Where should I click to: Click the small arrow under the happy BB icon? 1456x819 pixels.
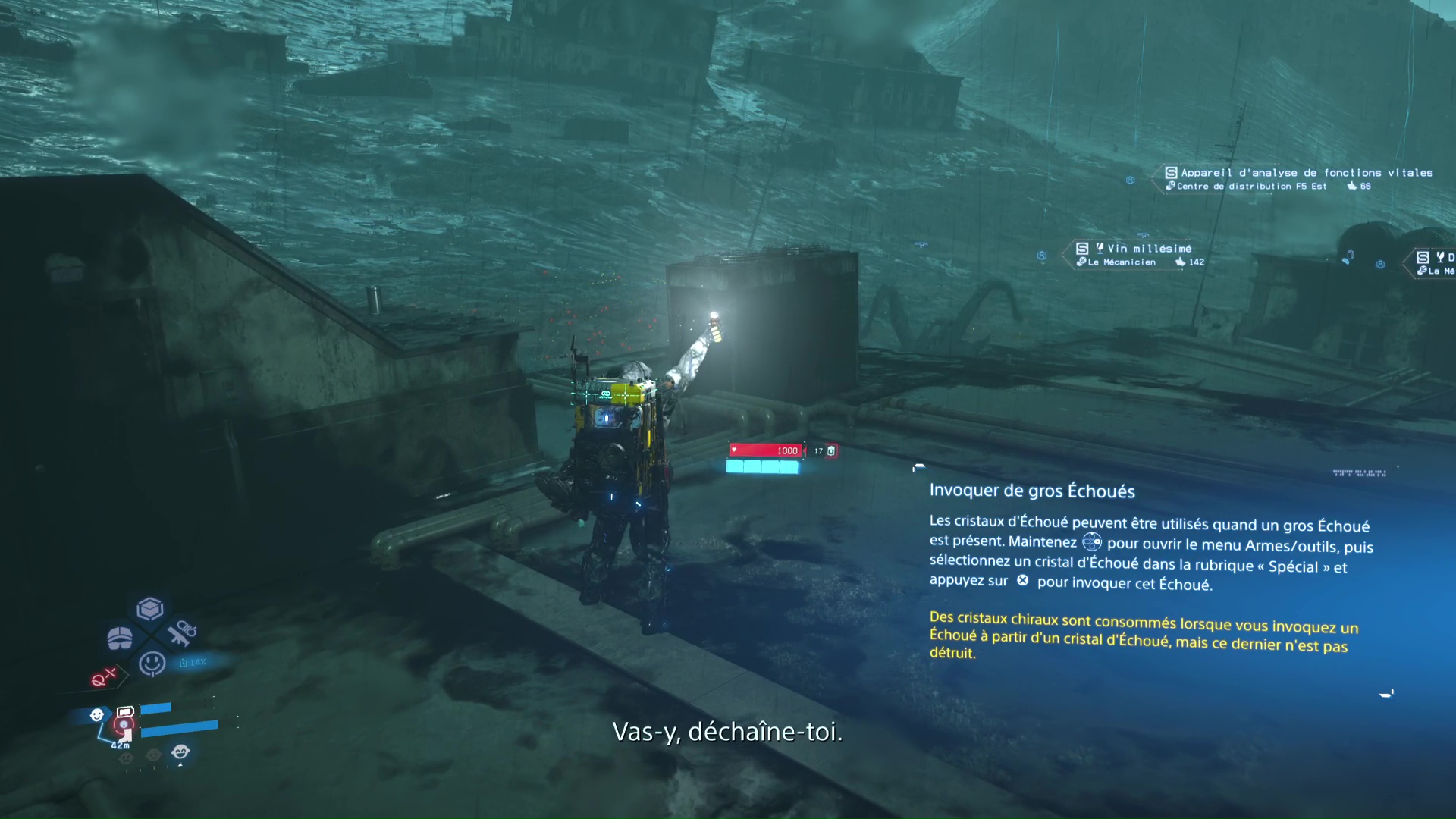(x=180, y=764)
